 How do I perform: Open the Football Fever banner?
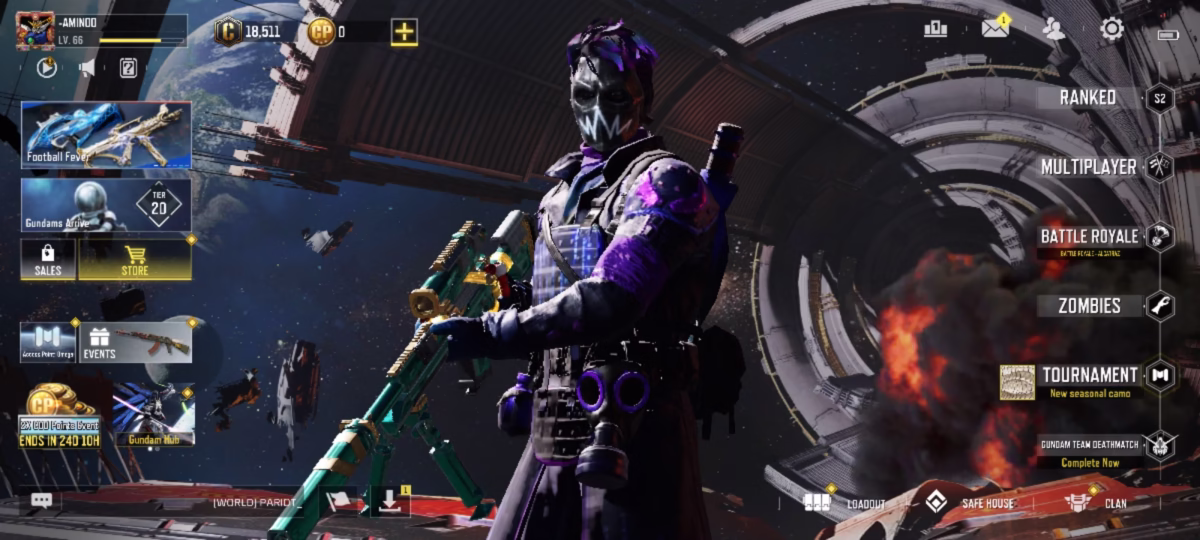coord(106,135)
